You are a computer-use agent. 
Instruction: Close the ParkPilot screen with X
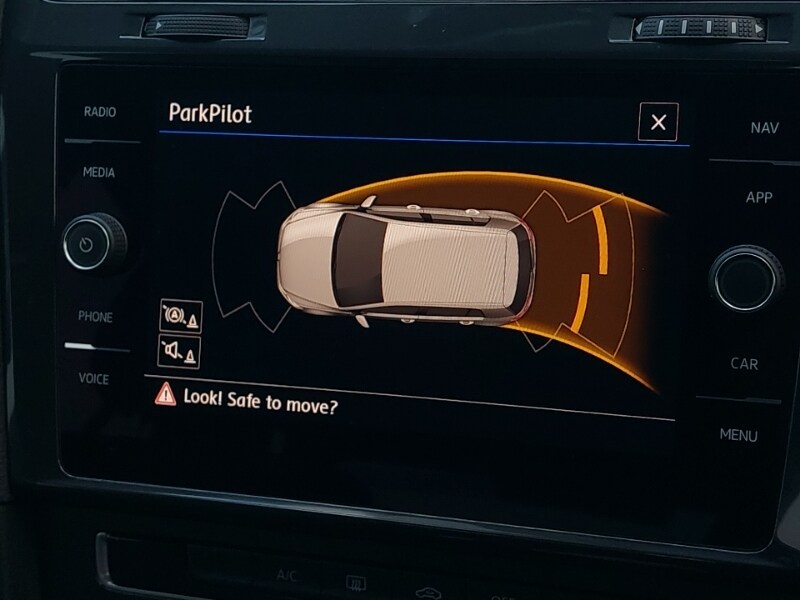click(658, 122)
